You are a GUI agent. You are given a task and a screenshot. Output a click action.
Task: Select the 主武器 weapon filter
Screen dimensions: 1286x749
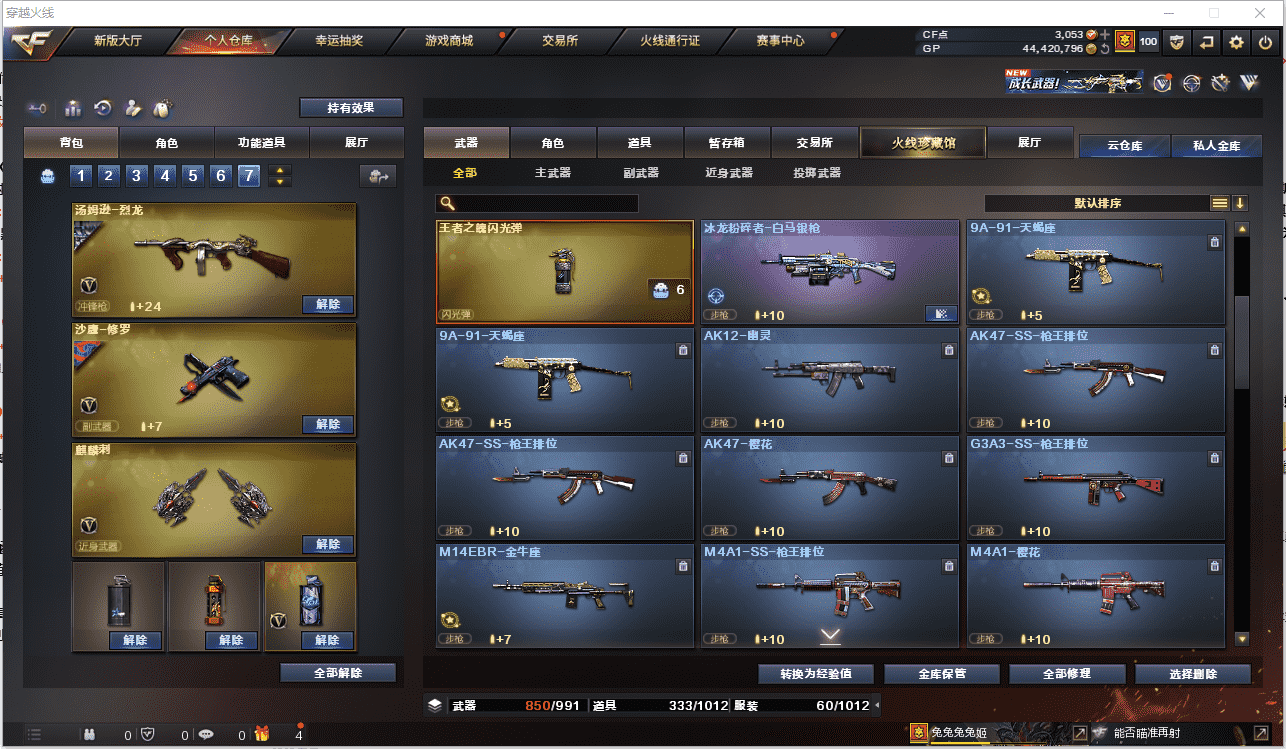553,173
